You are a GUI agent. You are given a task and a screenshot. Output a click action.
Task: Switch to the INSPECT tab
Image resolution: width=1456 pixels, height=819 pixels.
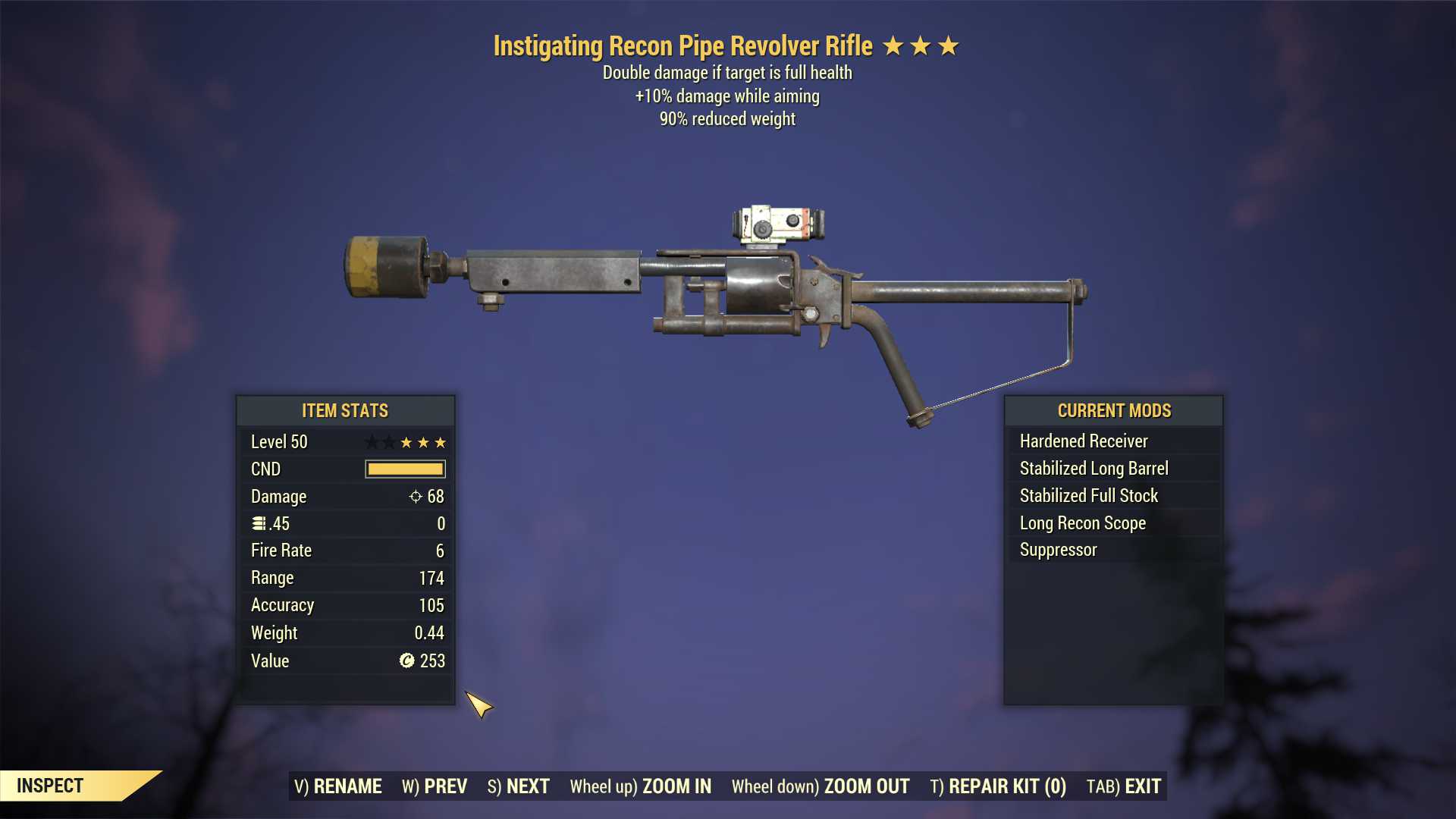pos(50,785)
